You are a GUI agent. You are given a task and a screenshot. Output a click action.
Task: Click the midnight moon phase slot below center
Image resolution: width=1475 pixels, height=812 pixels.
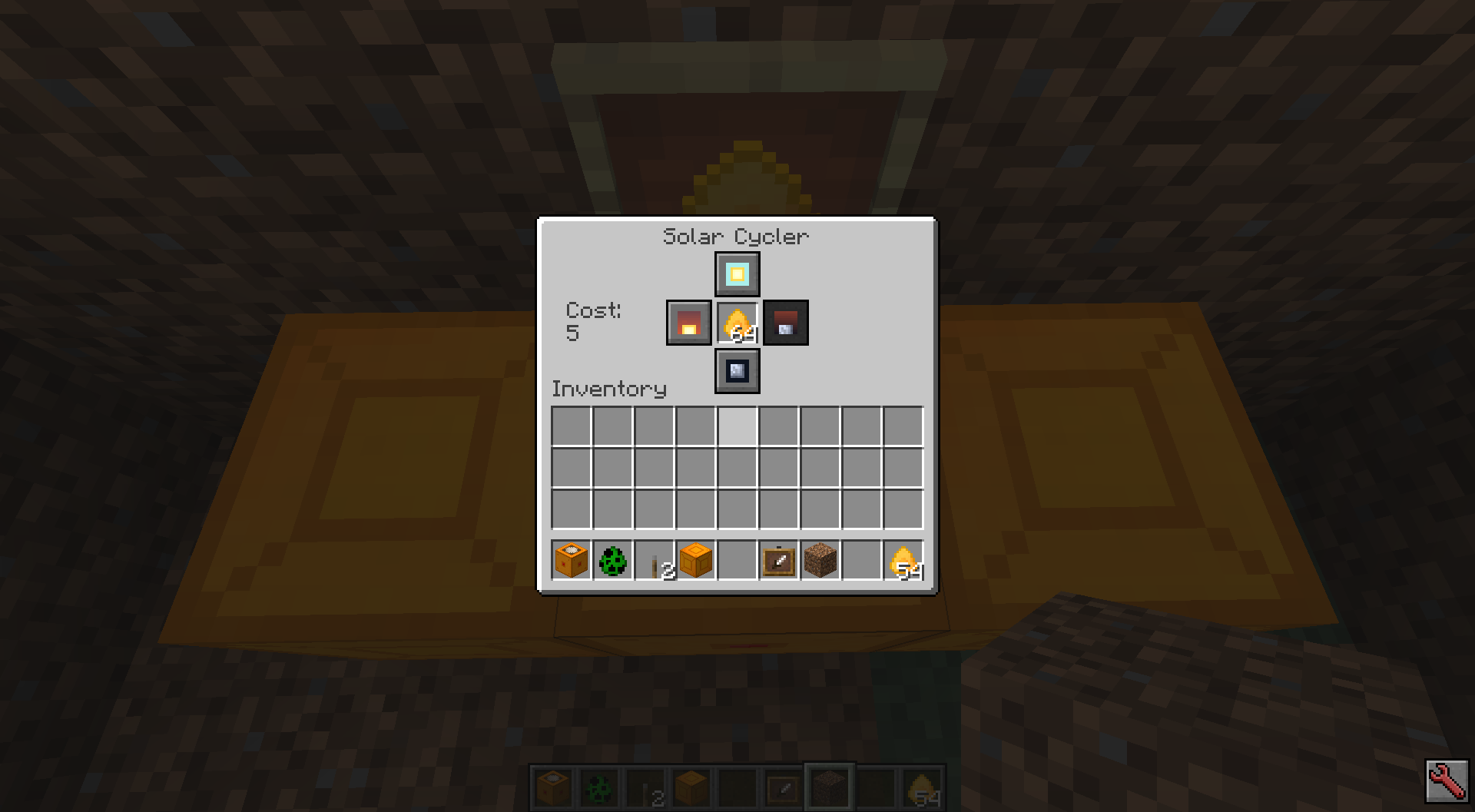pyautogui.click(x=736, y=371)
